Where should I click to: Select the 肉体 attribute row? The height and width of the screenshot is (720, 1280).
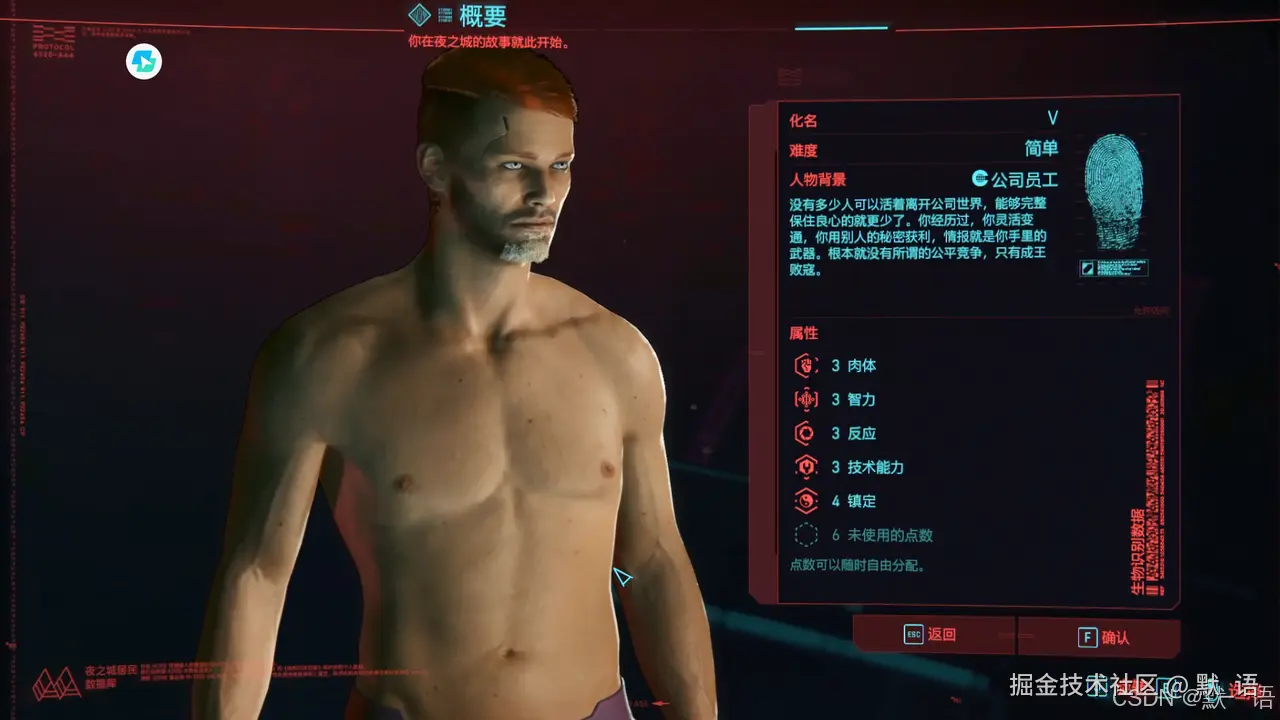853,366
